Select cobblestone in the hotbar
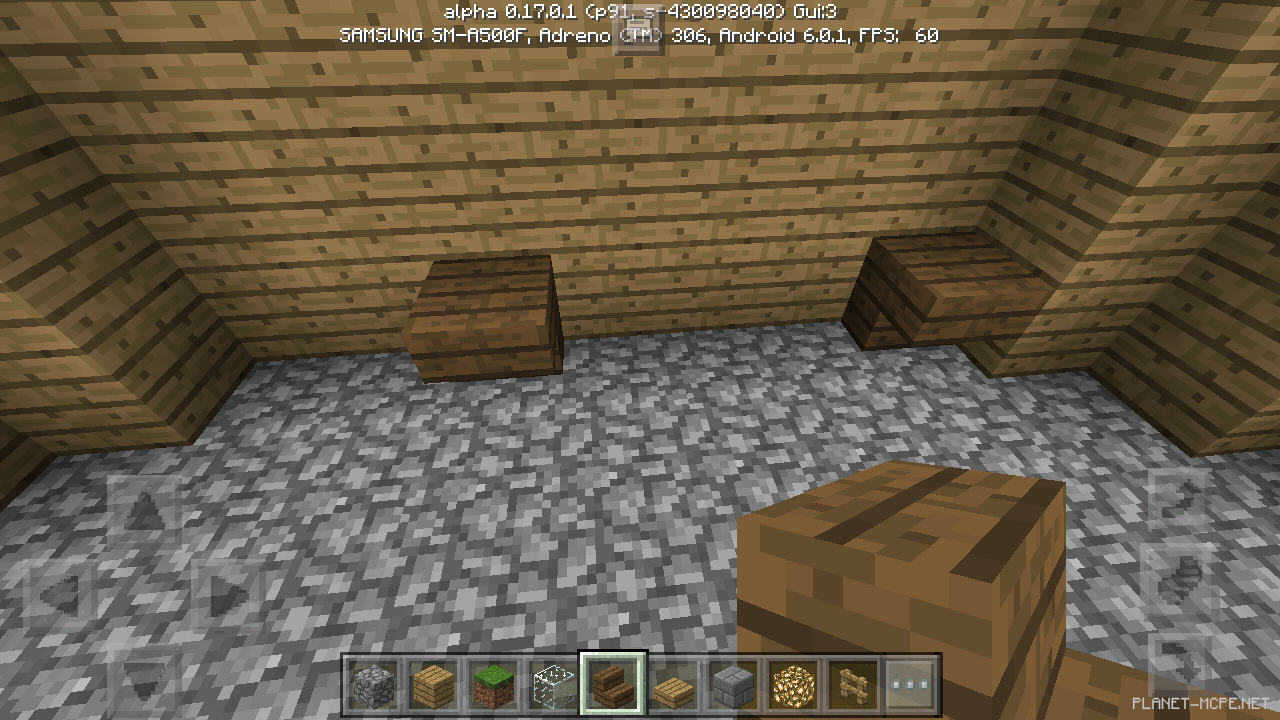Screen dimensions: 1280x720 pos(373,687)
